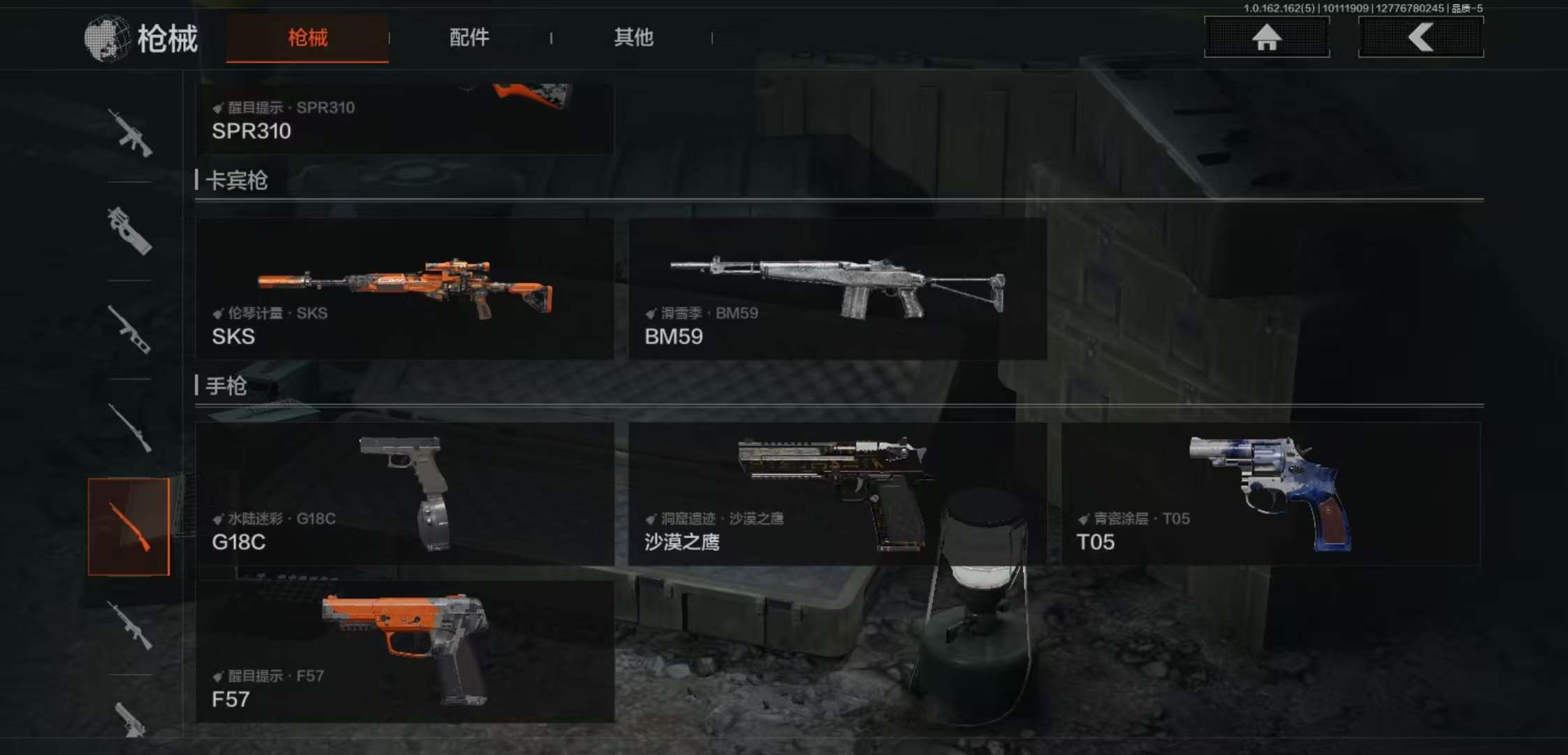Open the 配件 (attachments) tab

click(469, 38)
